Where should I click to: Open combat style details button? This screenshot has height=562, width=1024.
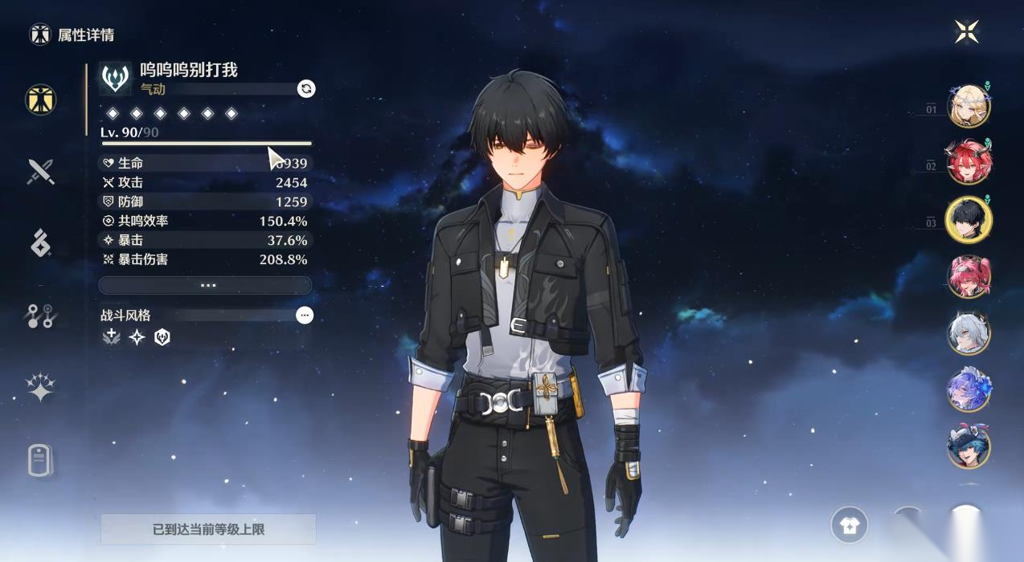coord(305,315)
